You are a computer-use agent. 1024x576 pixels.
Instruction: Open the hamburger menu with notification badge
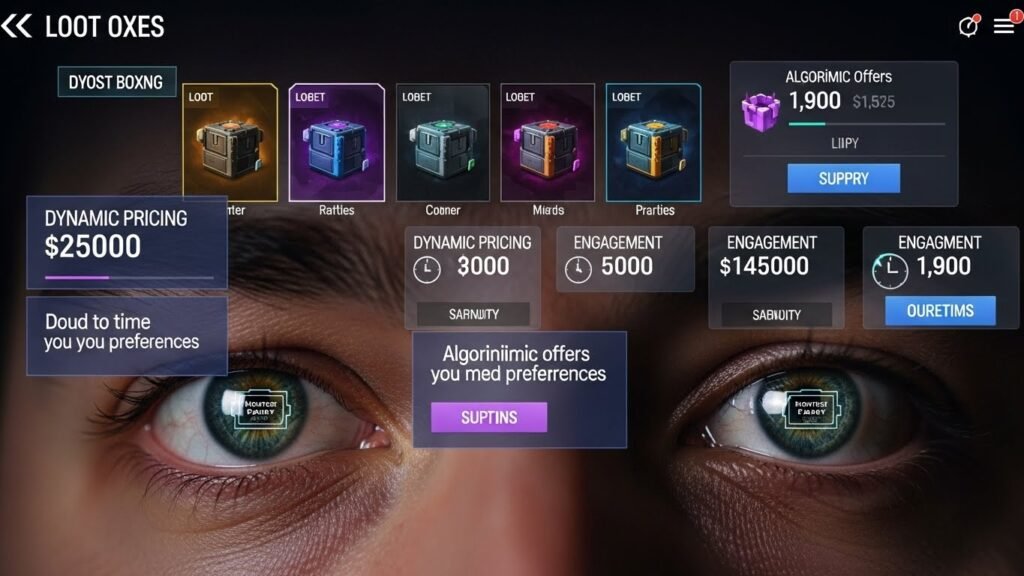click(x=1004, y=27)
